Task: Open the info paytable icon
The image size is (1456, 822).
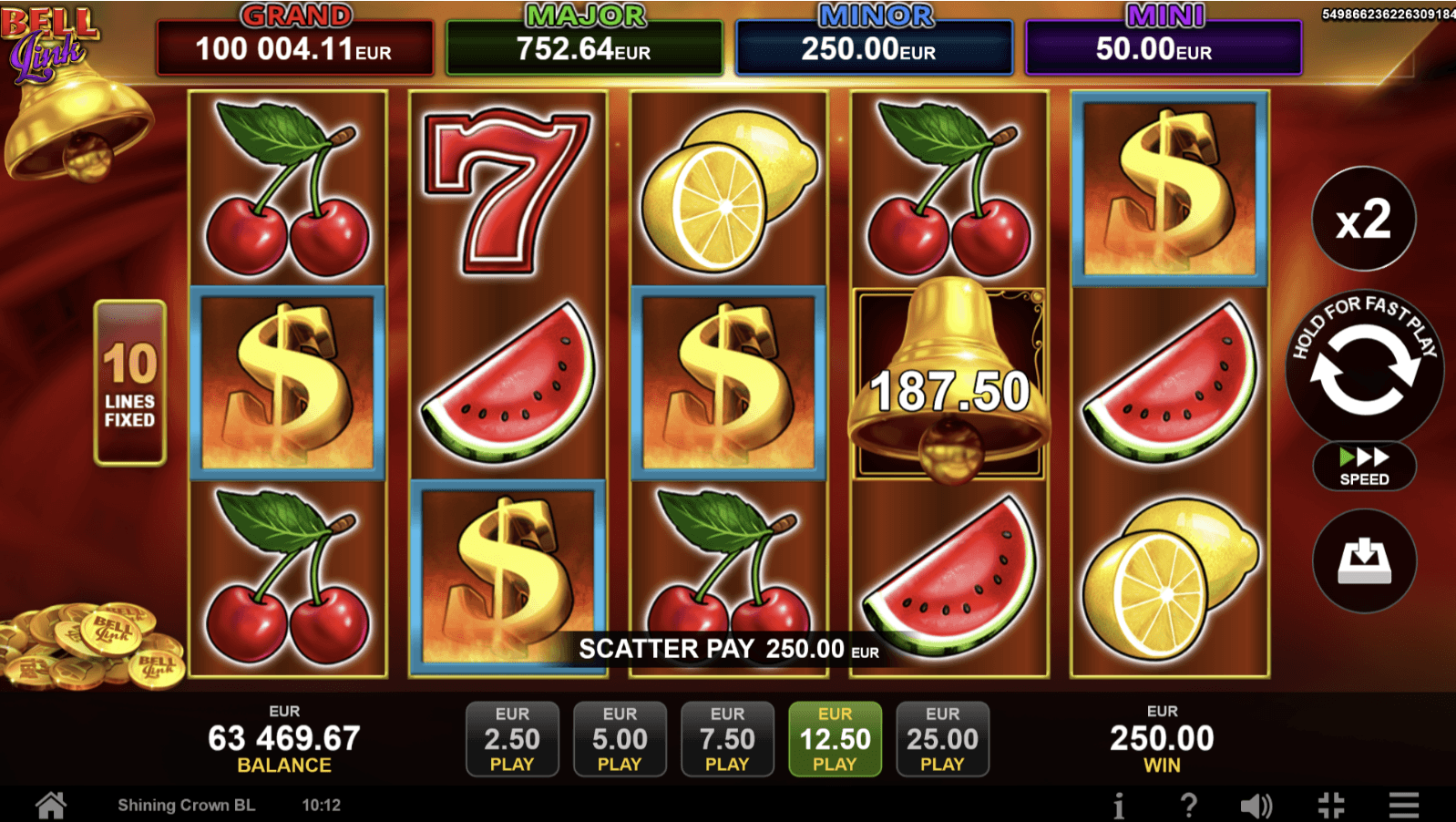Action: (x=1119, y=806)
